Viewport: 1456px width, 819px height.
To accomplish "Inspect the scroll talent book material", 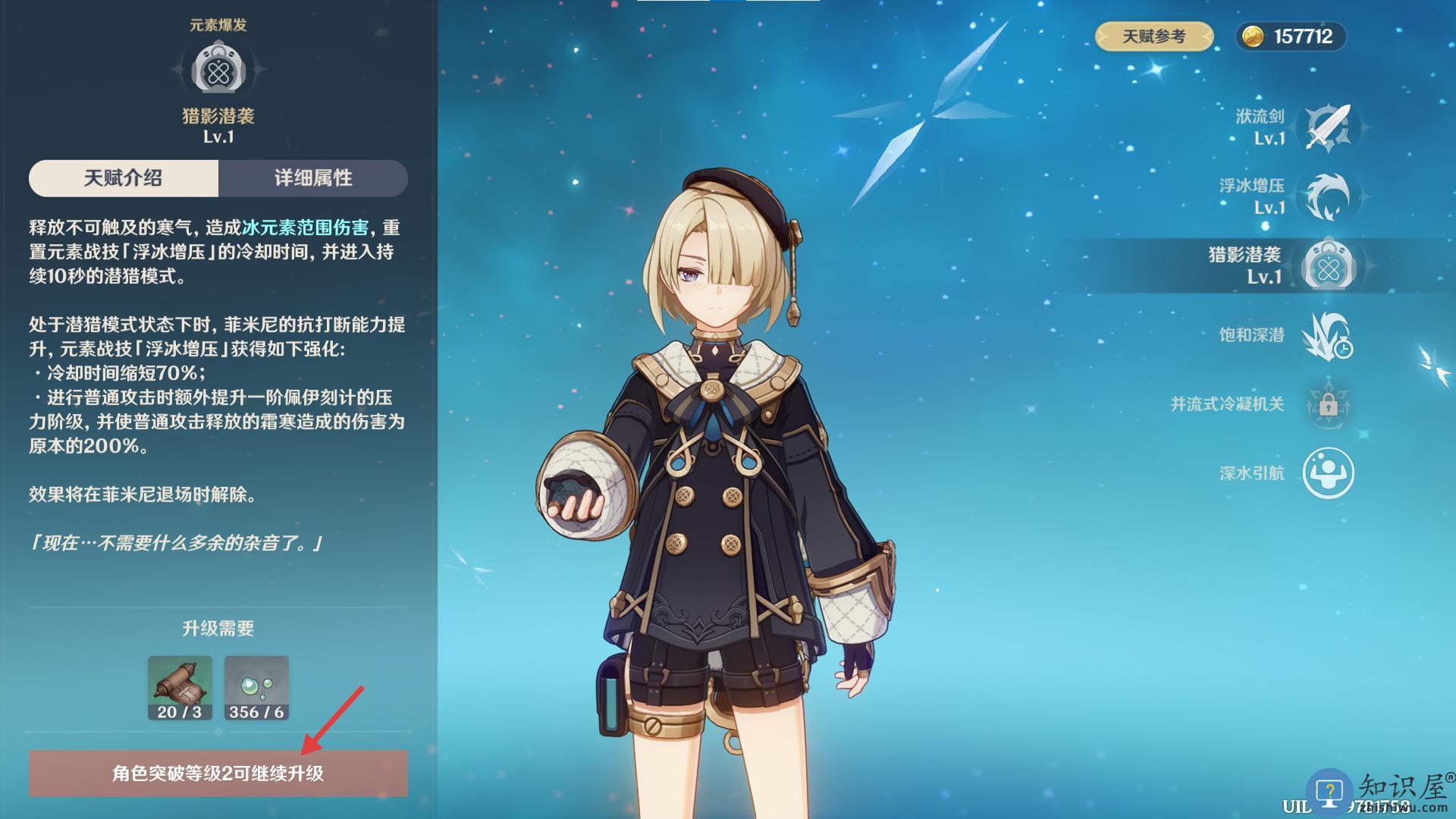I will pyautogui.click(x=180, y=687).
